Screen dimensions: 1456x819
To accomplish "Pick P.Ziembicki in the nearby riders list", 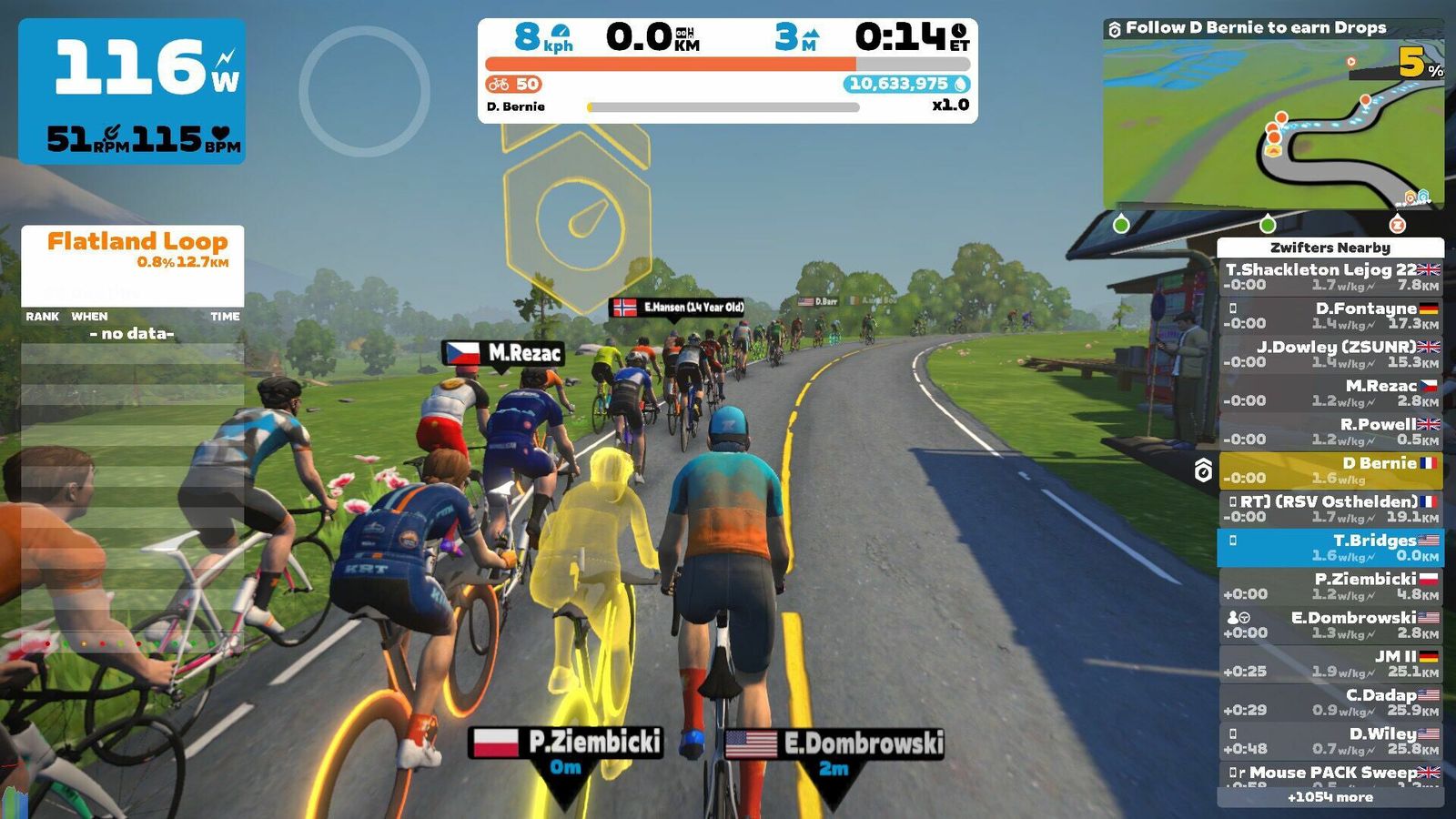I will pyautogui.click(x=1330, y=586).
